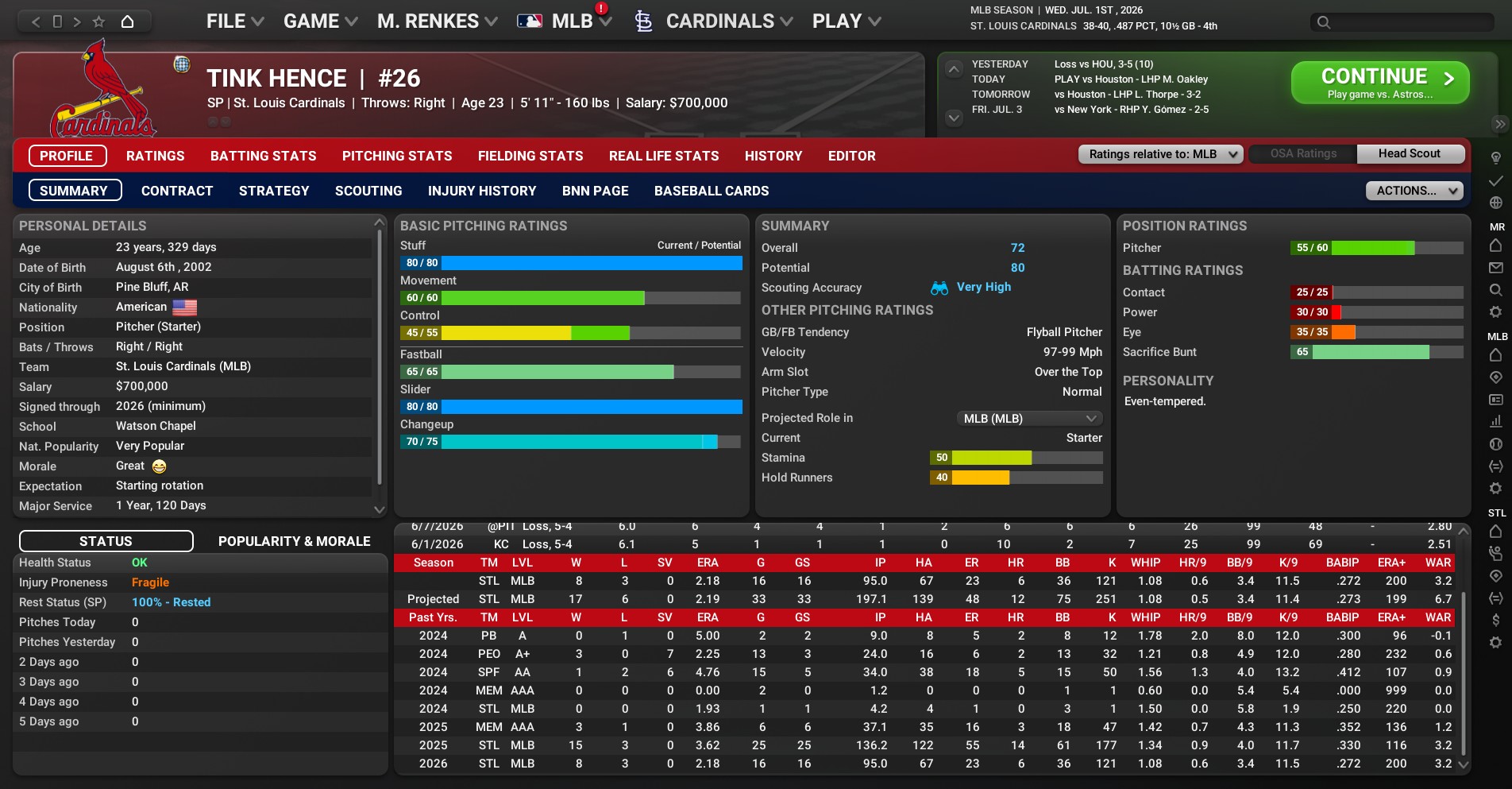The image size is (1512, 789).
Task: View the BASEBALL CARDS sub-tab
Action: click(712, 191)
